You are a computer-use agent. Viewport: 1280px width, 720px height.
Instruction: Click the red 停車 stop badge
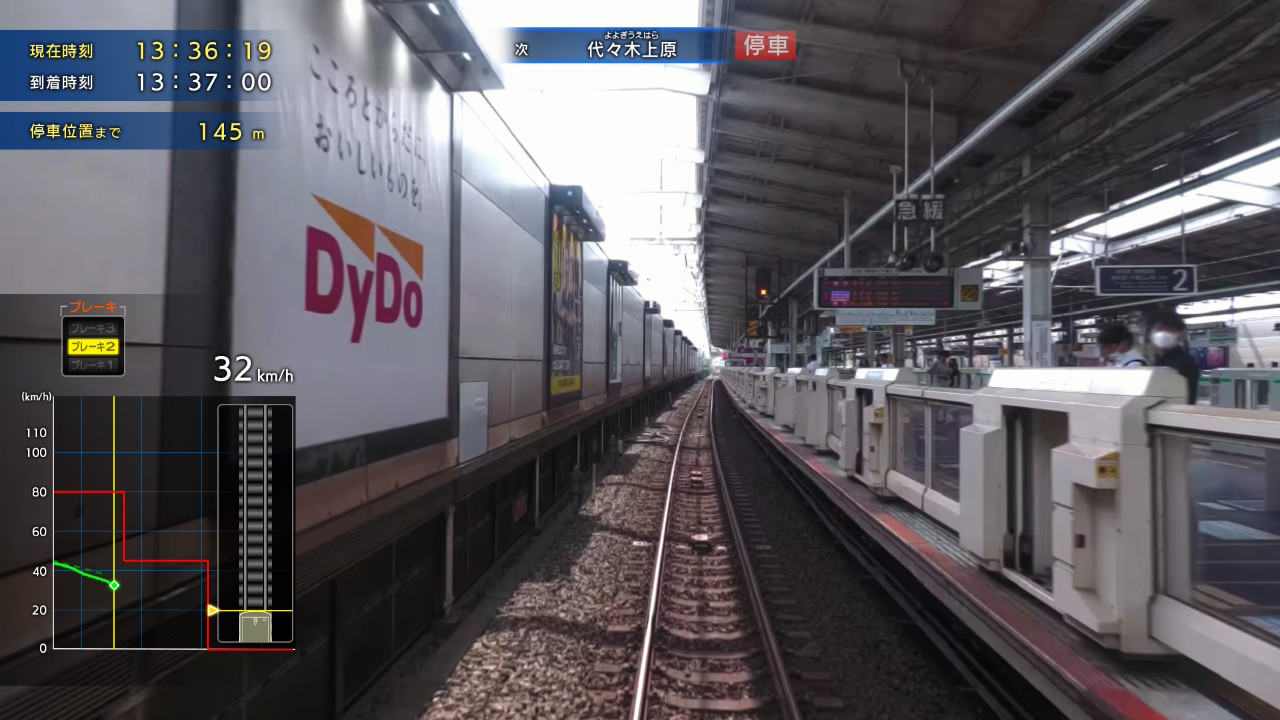pyautogui.click(x=764, y=46)
